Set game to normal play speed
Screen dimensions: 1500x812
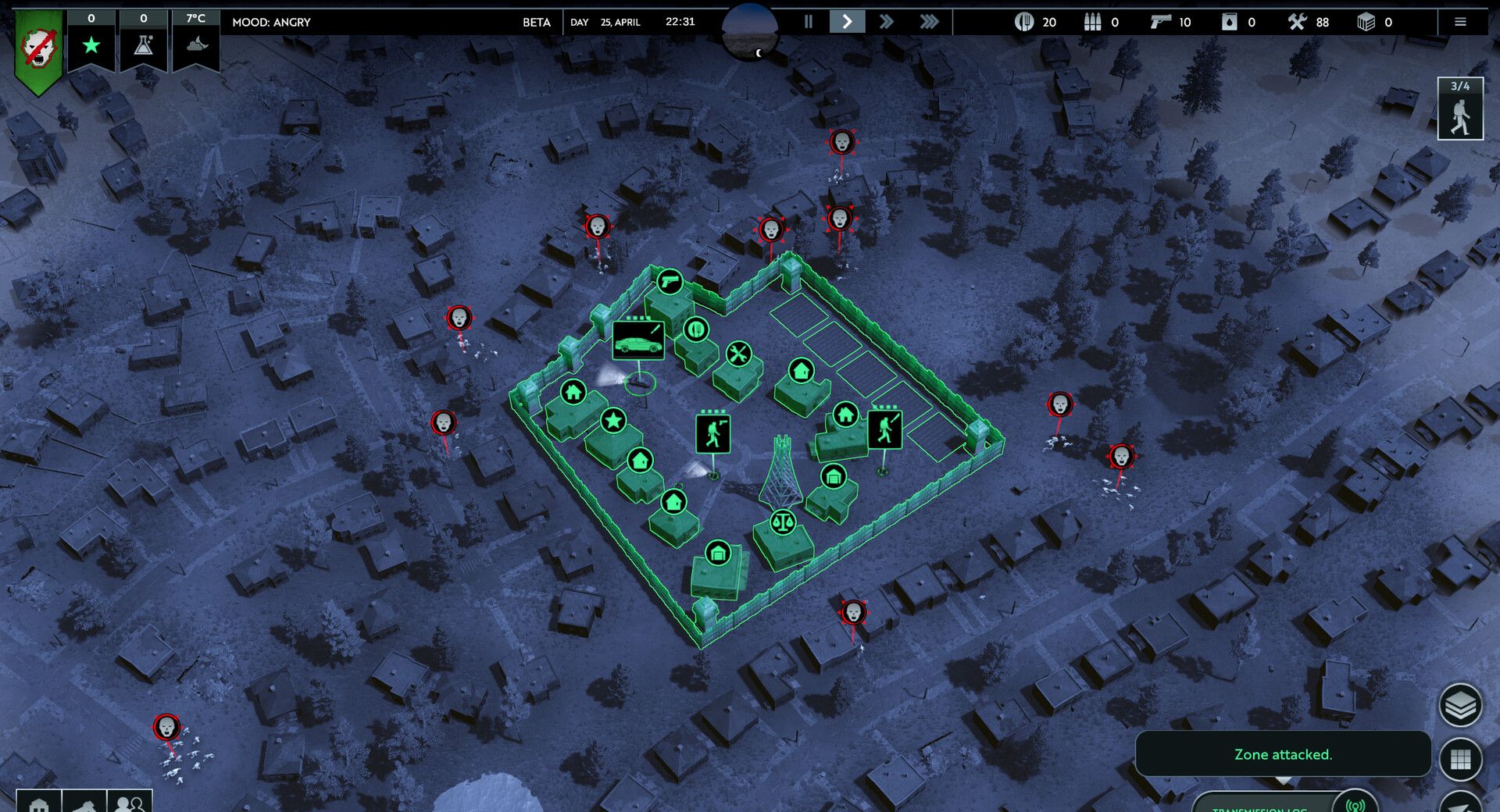[x=847, y=22]
